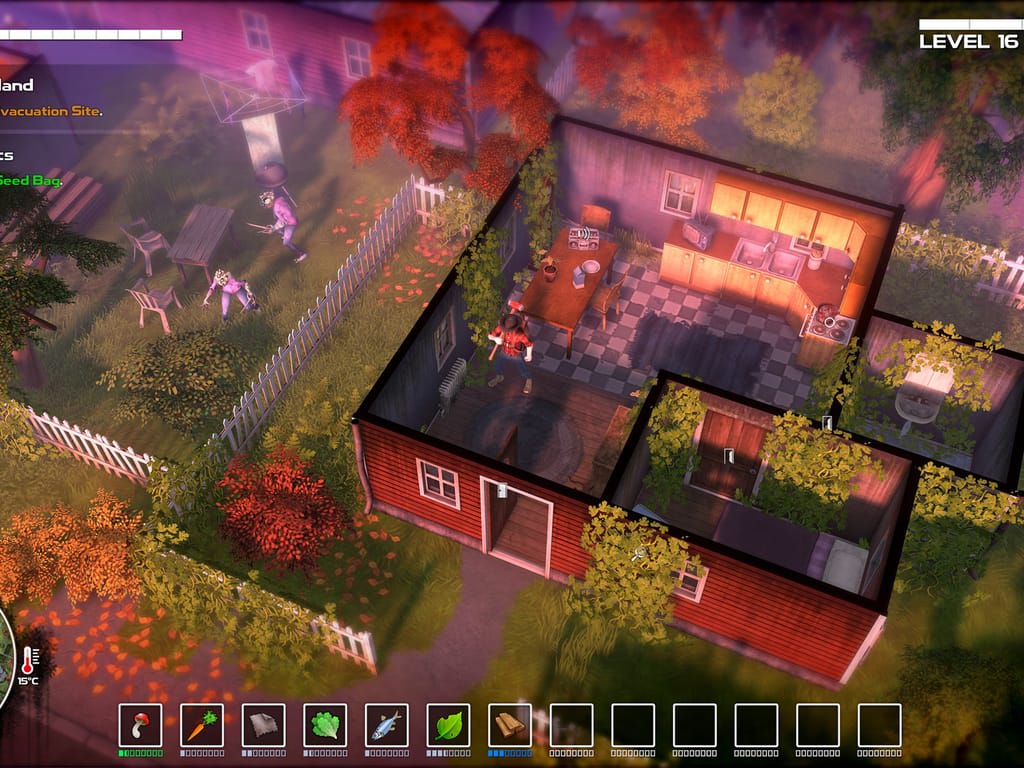The width and height of the screenshot is (1024, 768).
Task: Select the green leaf hotbar slot
Action: point(448,725)
